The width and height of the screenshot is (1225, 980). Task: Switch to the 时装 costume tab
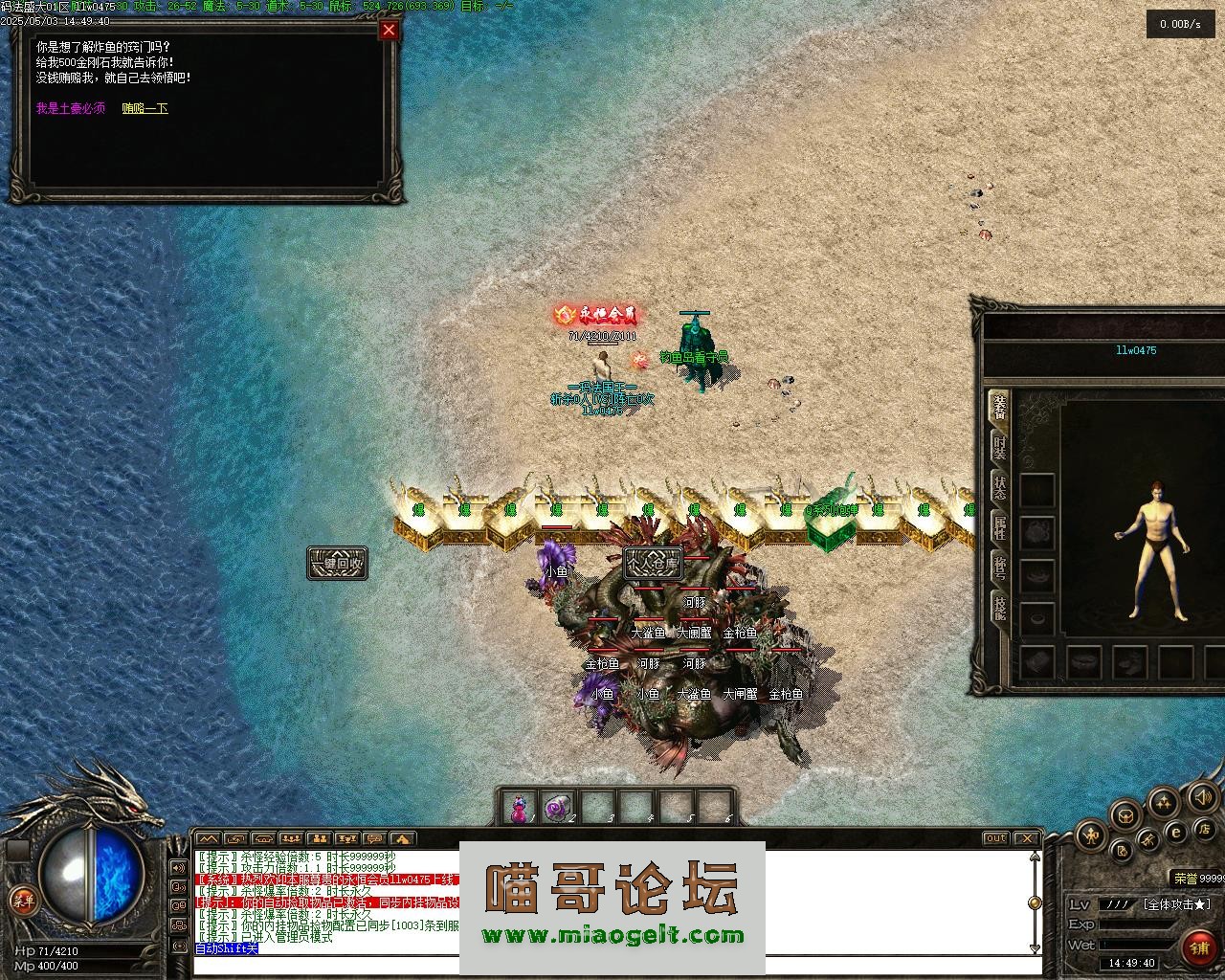click(999, 447)
